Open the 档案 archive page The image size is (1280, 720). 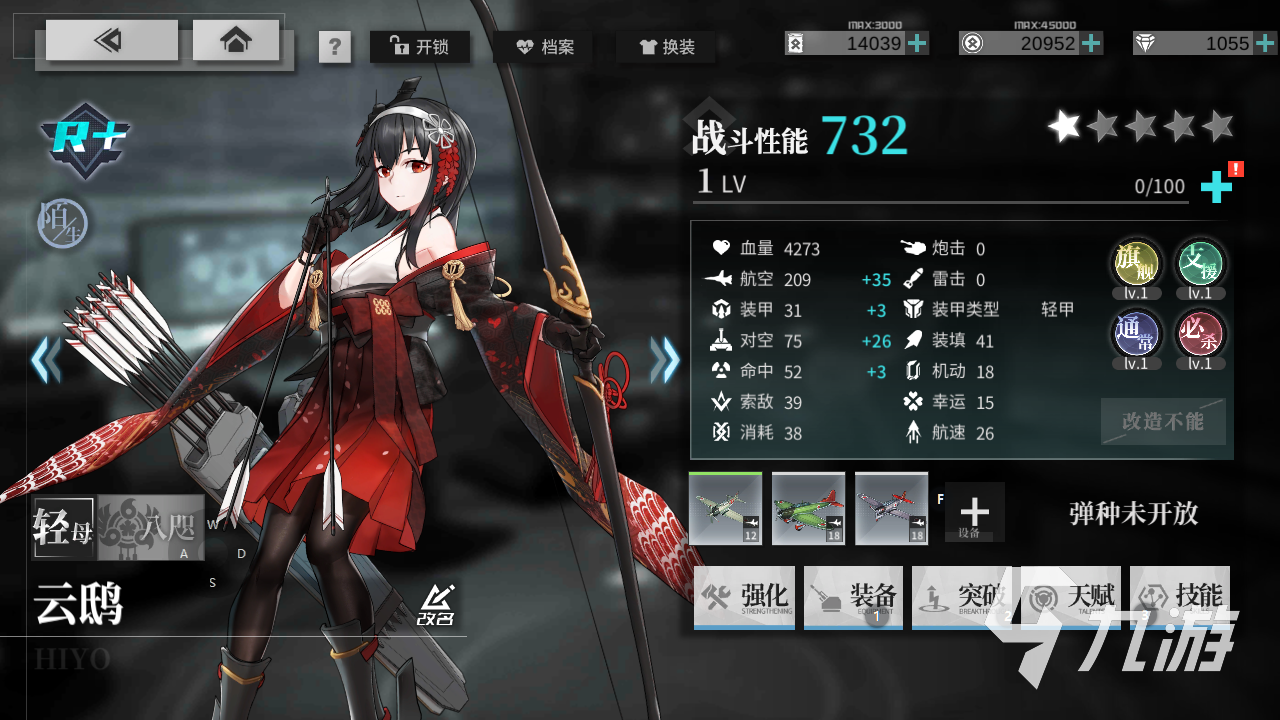[543, 46]
